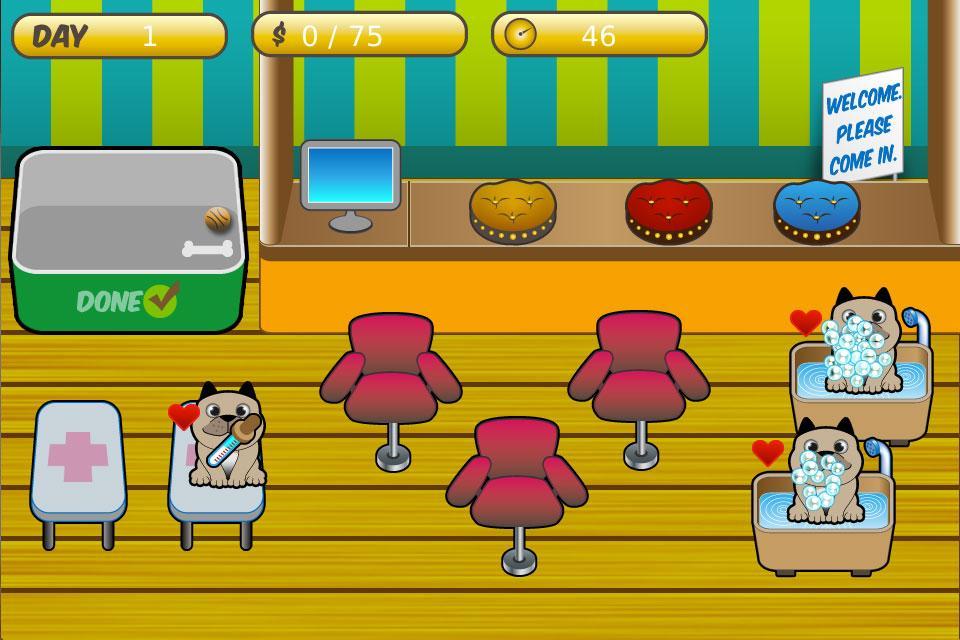Screen dimensions: 960x640
Task: Pick the gold pet bed
Action: (x=512, y=209)
